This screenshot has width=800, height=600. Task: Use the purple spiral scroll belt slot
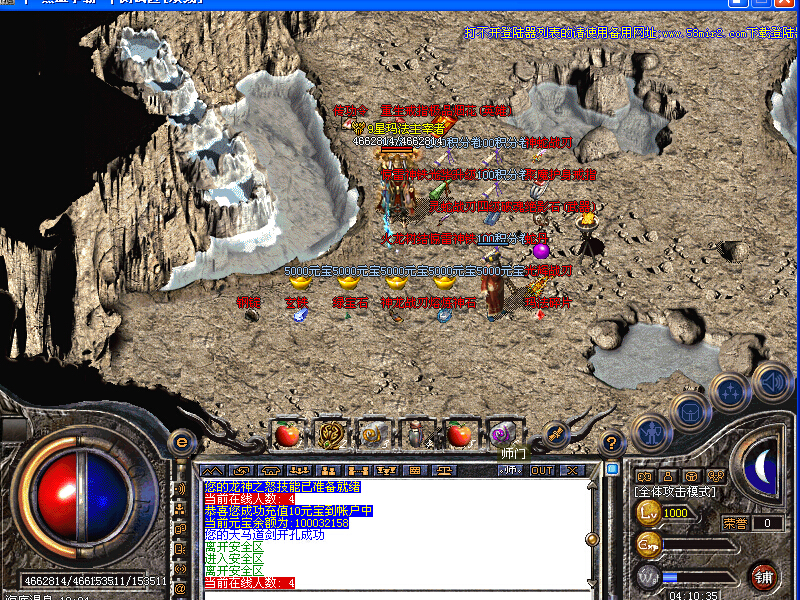click(x=502, y=434)
